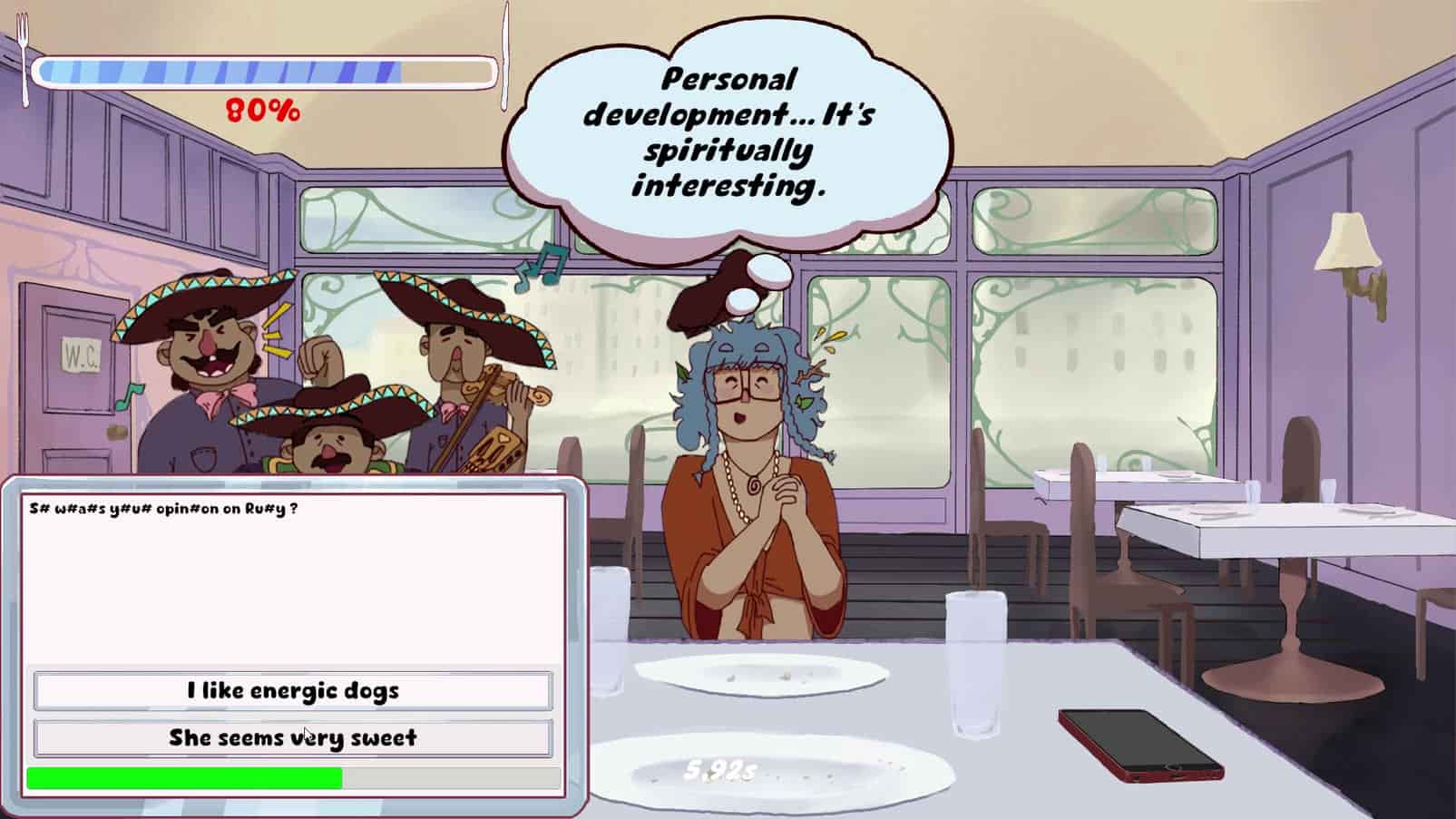Select the "She seems very sweet" answer

click(292, 738)
